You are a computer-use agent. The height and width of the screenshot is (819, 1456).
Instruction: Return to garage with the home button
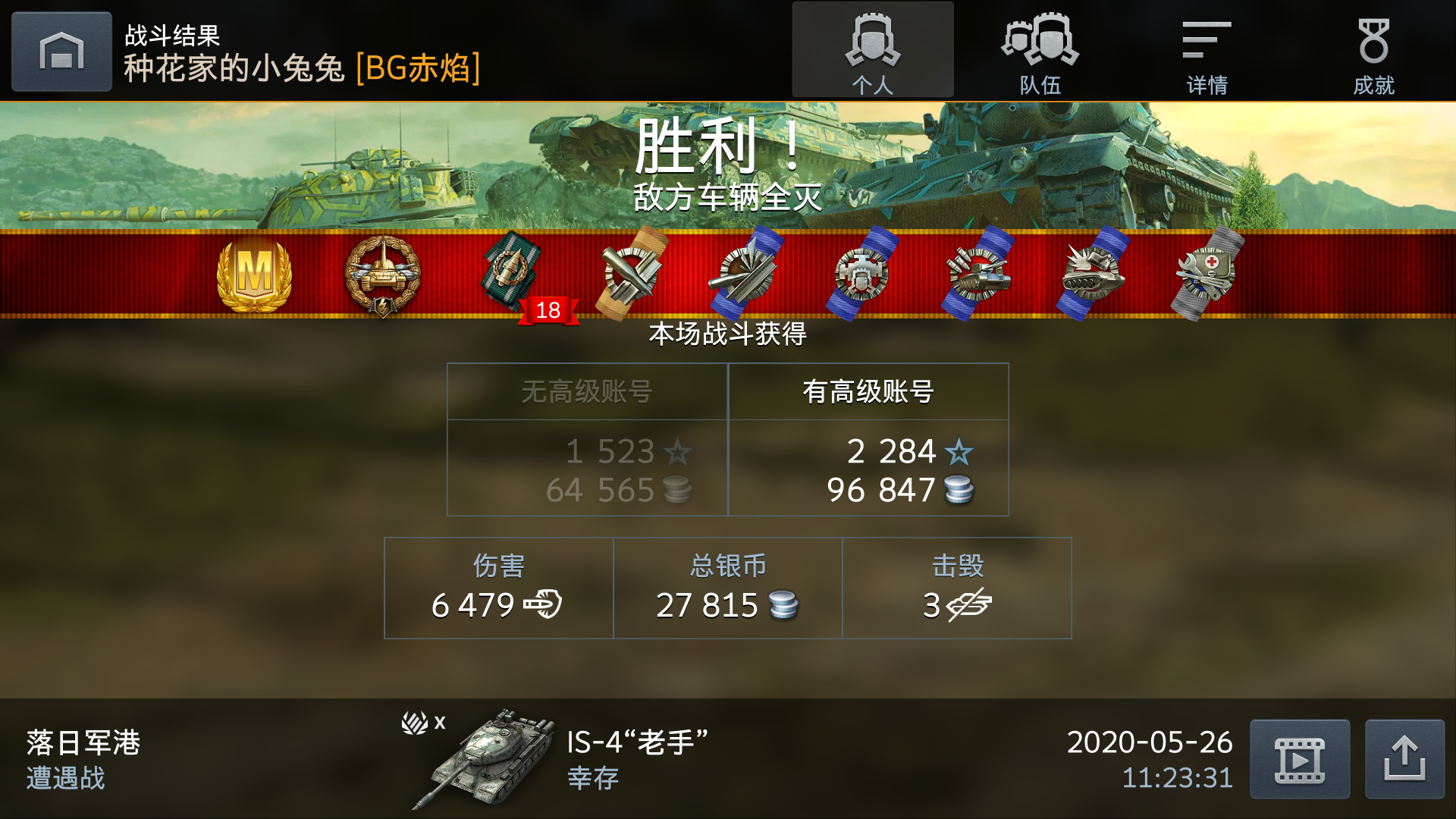coord(61,50)
